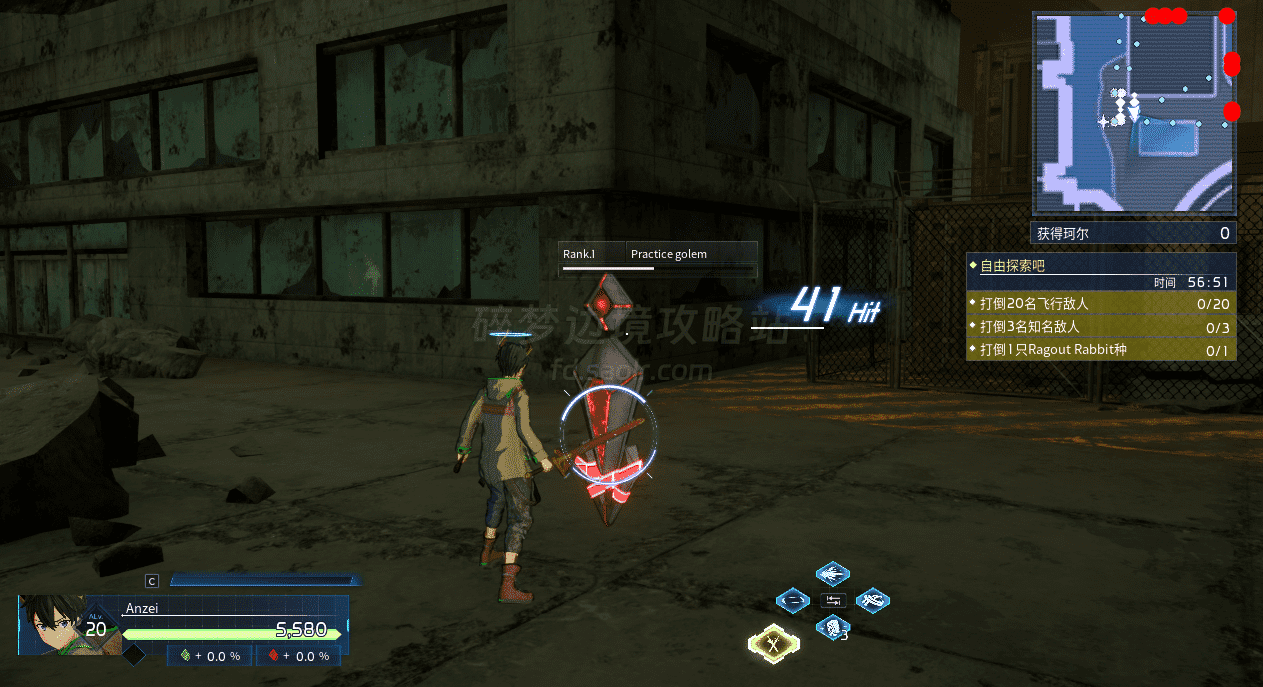1263x687 pixels.
Task: Open the minimap in the corner
Action: [x=1134, y=113]
